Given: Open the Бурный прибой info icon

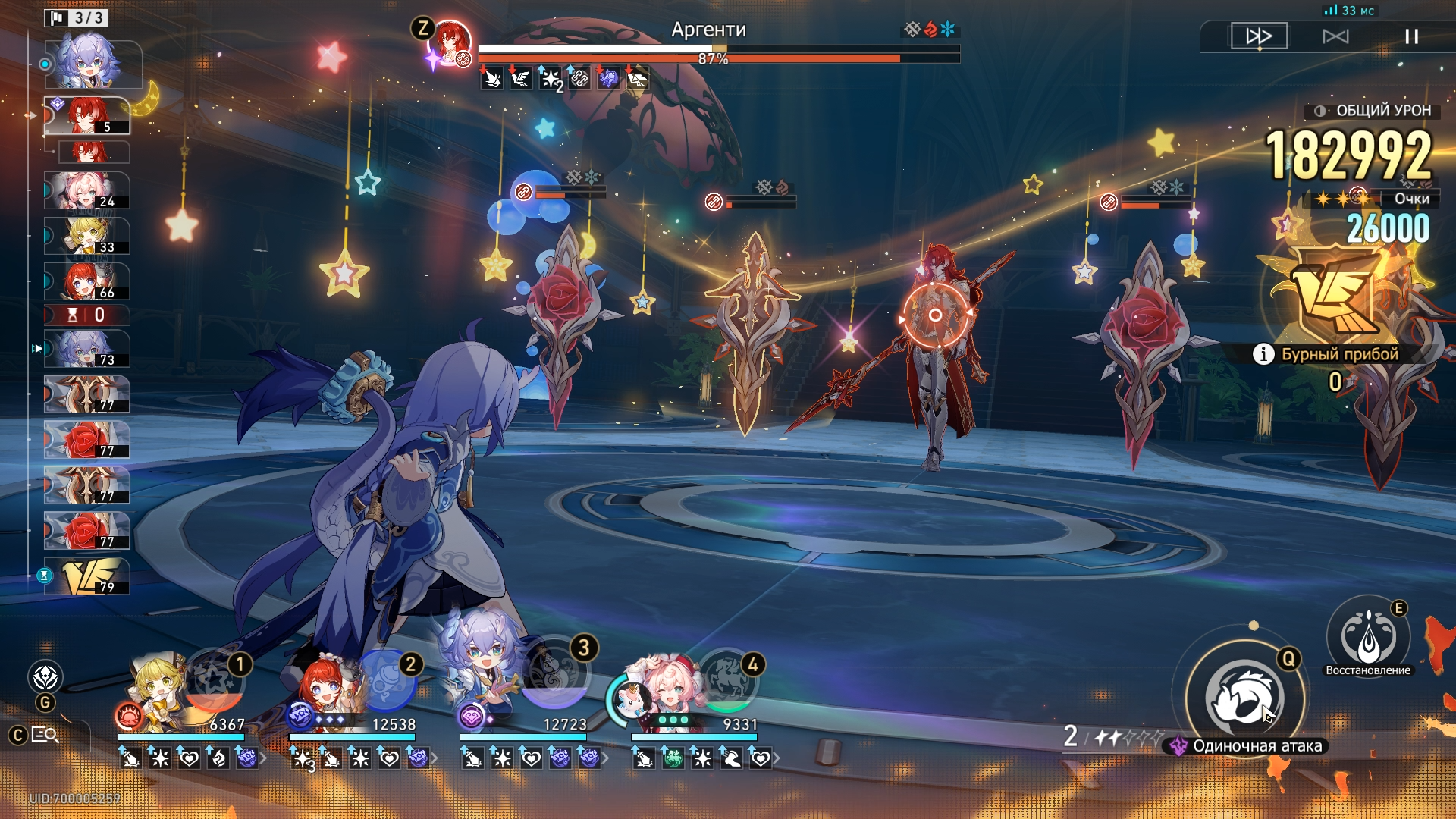Looking at the screenshot, I should tap(1263, 354).
